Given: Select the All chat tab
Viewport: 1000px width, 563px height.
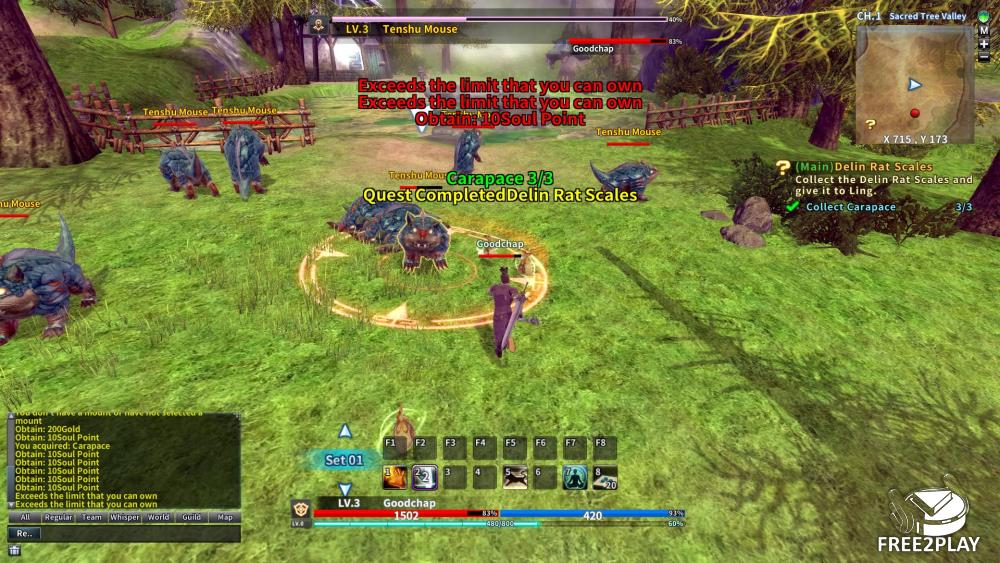Looking at the screenshot, I should pos(25,518).
